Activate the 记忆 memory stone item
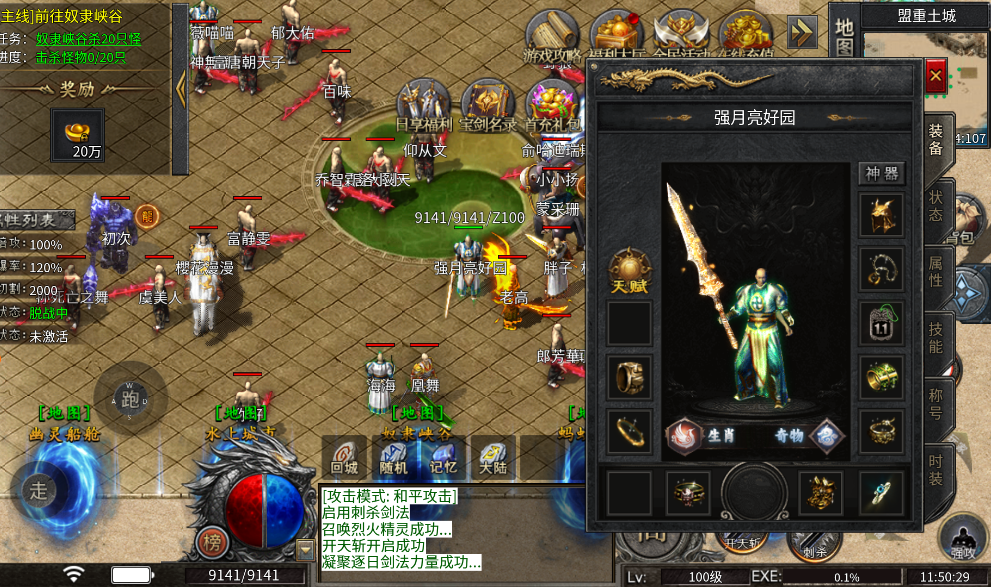991x587 pixels. click(x=443, y=458)
